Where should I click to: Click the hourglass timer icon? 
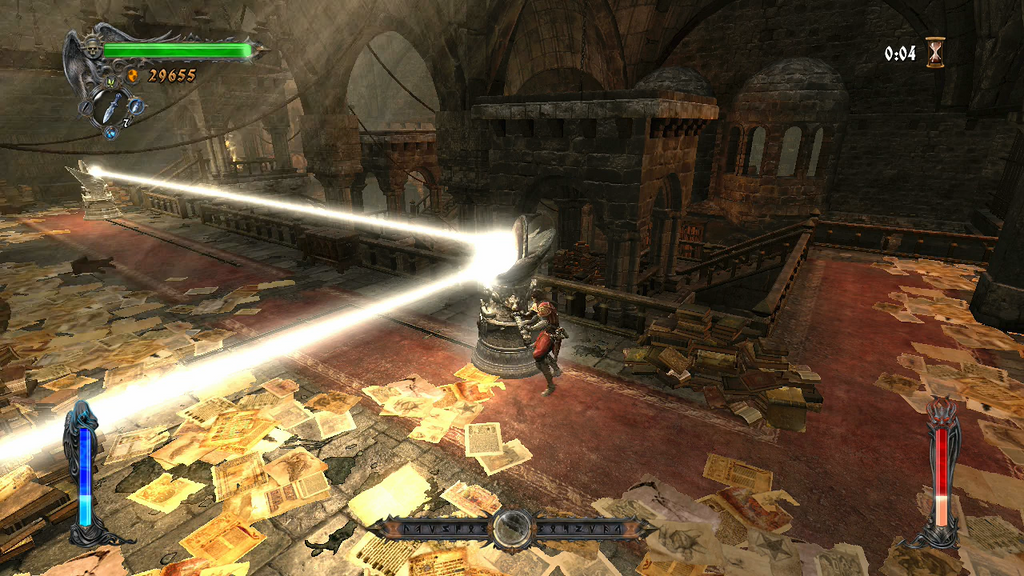tap(935, 52)
